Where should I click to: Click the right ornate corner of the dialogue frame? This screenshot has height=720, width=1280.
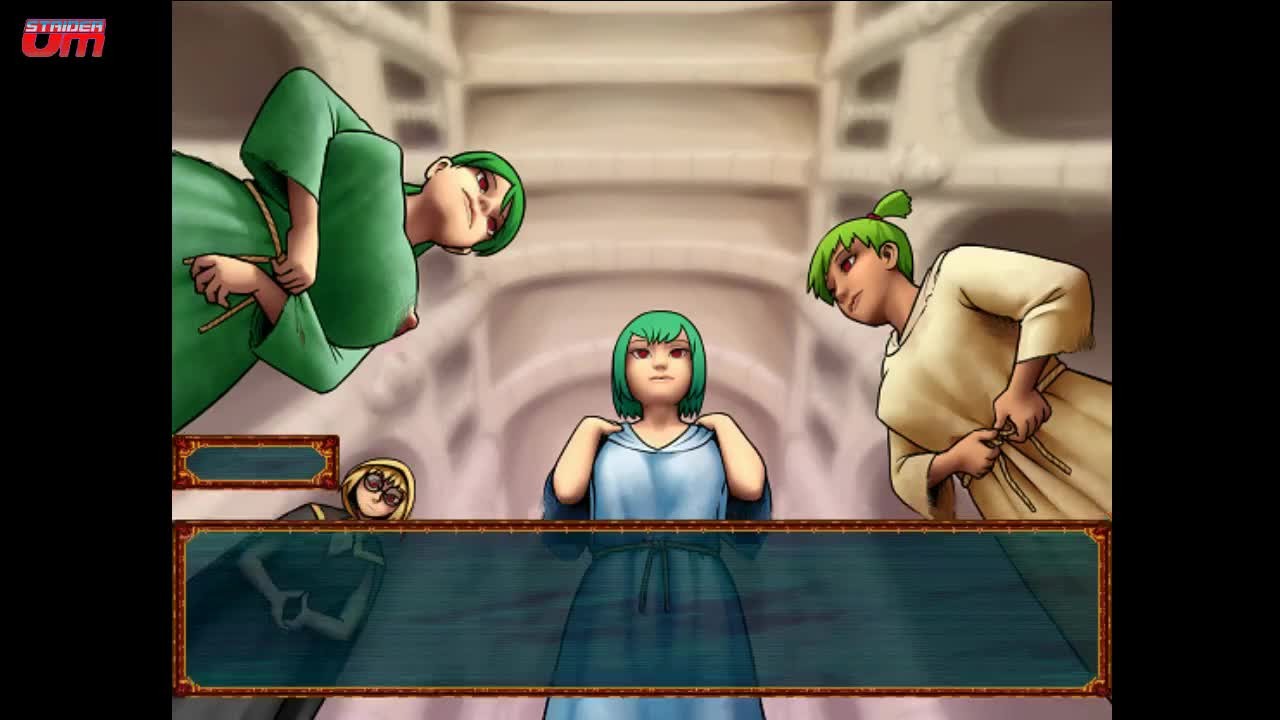1098,535
